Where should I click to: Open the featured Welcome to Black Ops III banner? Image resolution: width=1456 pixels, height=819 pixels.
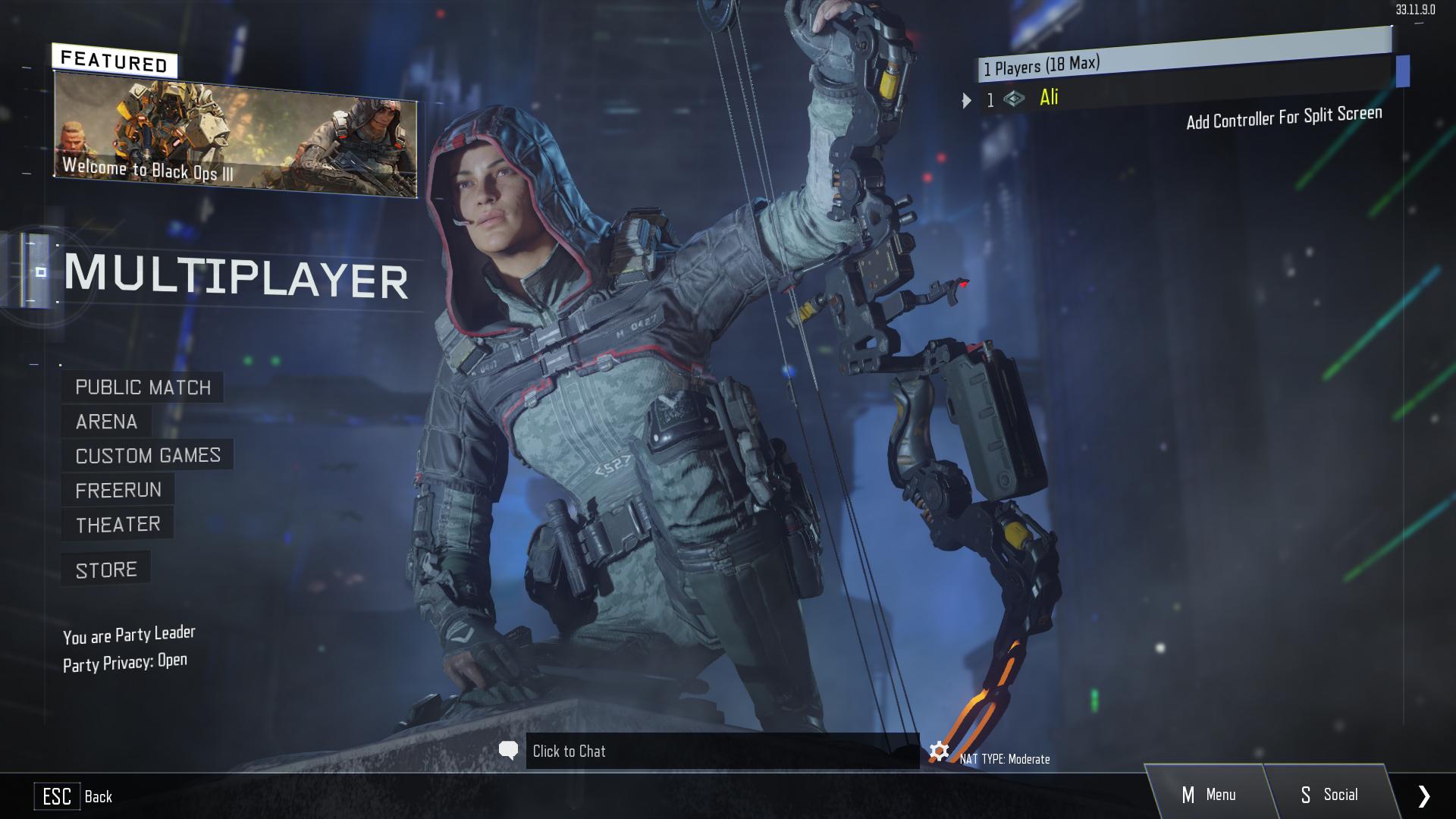235,138
